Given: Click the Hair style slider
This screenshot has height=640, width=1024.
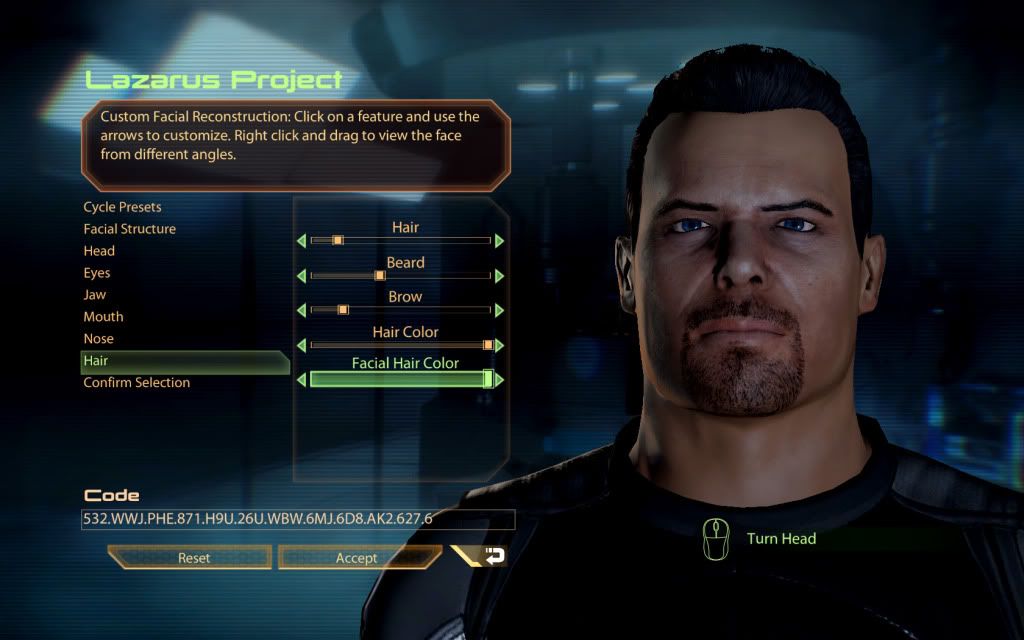Looking at the screenshot, I should pos(400,241).
